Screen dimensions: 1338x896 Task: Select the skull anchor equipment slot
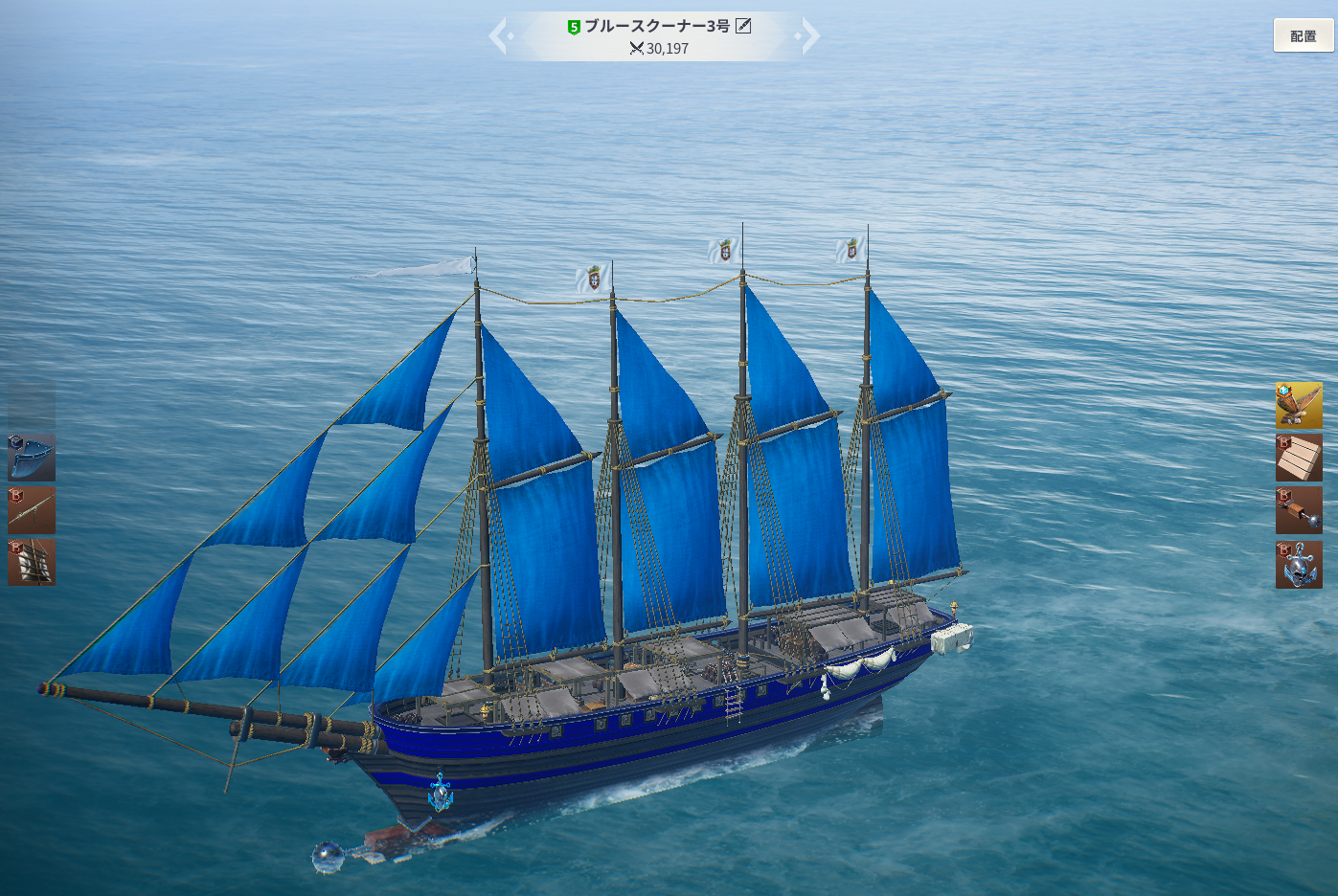tap(1299, 564)
